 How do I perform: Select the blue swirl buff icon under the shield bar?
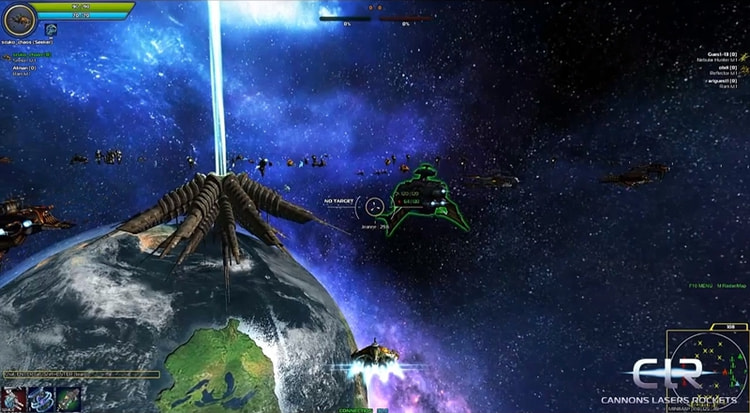49,31
